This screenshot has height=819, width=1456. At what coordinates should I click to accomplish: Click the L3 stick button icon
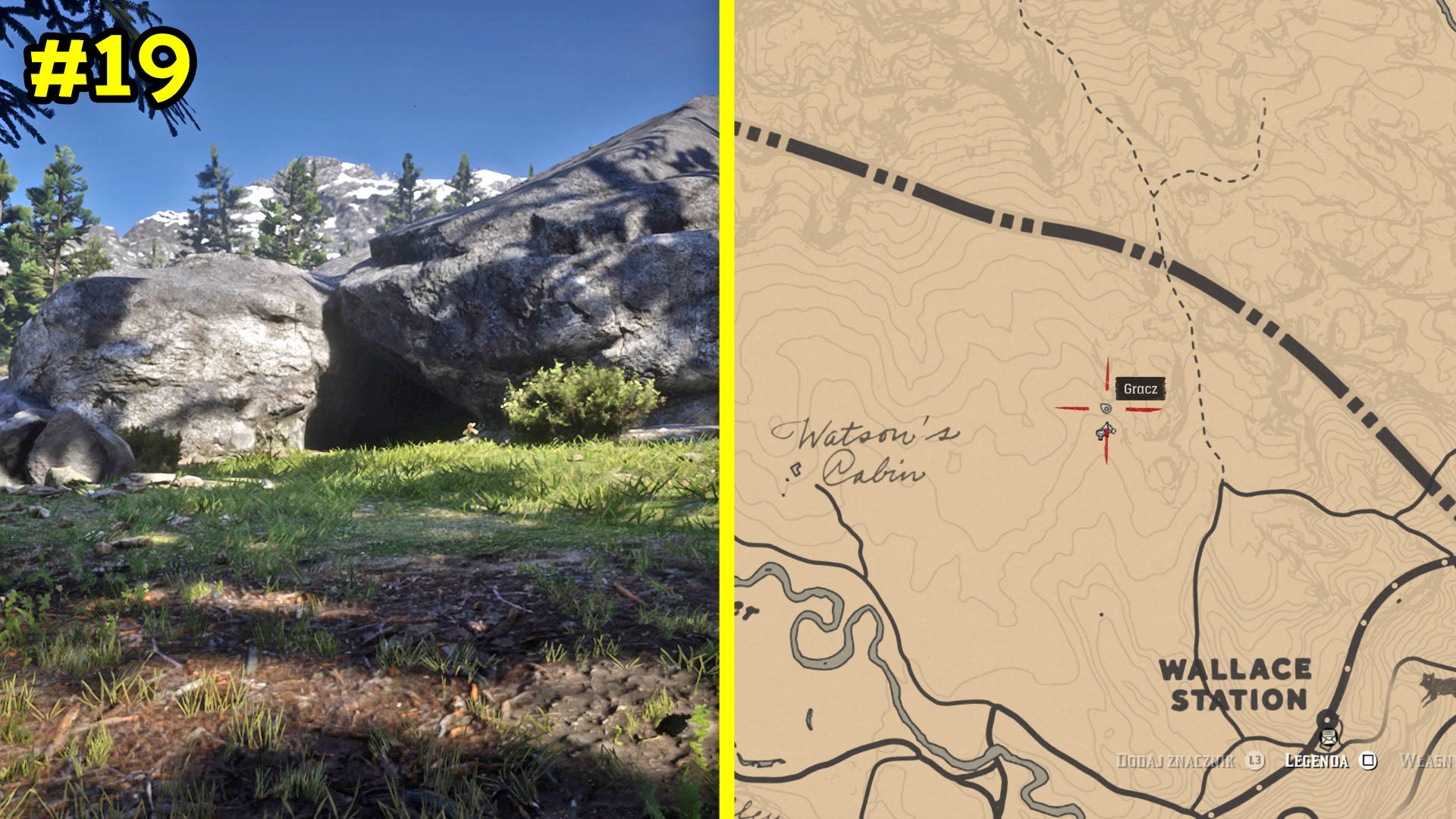click(x=1254, y=761)
